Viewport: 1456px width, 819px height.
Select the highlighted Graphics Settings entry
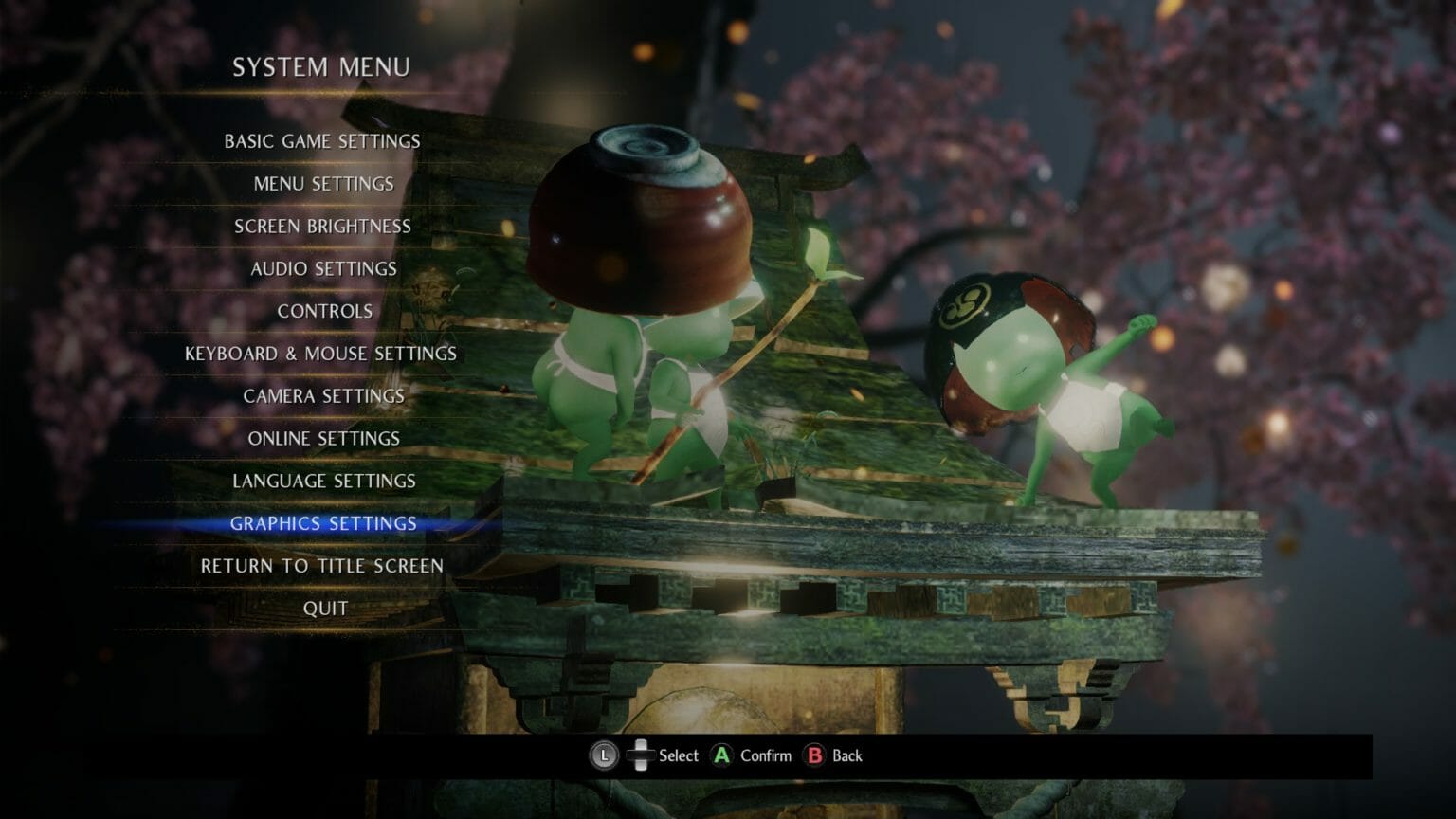tap(322, 523)
